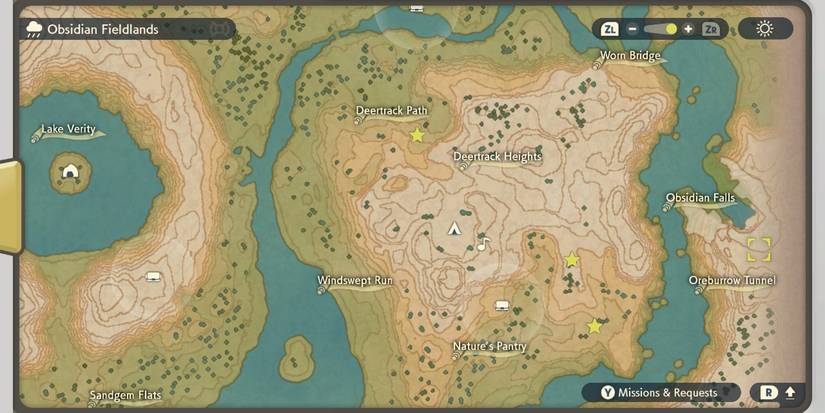Select the Deertrack Heights location label
825x413 pixels.
click(x=497, y=157)
